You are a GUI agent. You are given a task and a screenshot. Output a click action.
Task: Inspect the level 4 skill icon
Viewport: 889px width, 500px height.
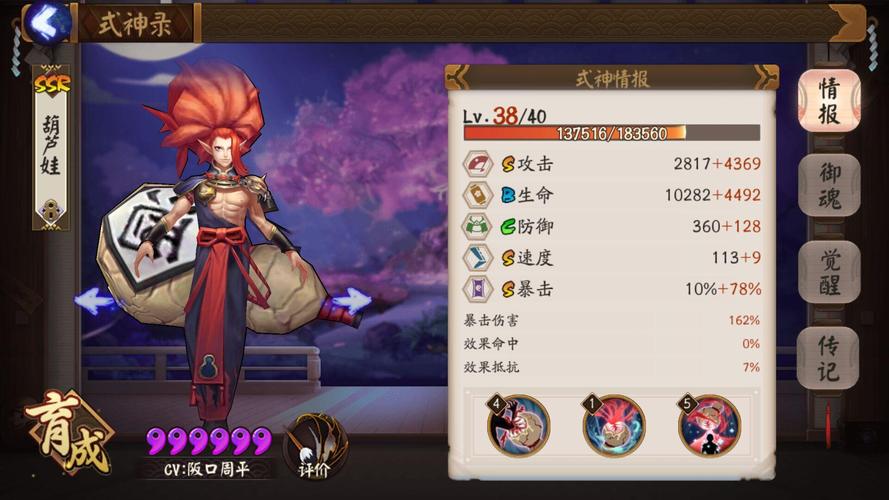(x=518, y=425)
